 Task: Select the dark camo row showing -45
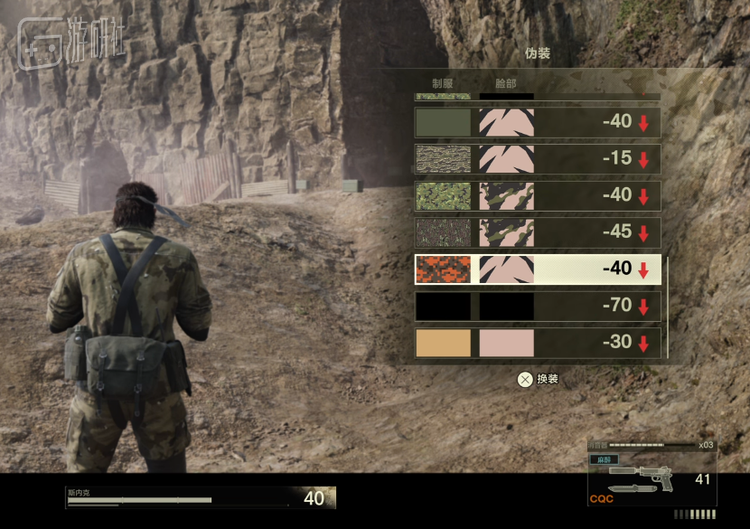coord(537,232)
